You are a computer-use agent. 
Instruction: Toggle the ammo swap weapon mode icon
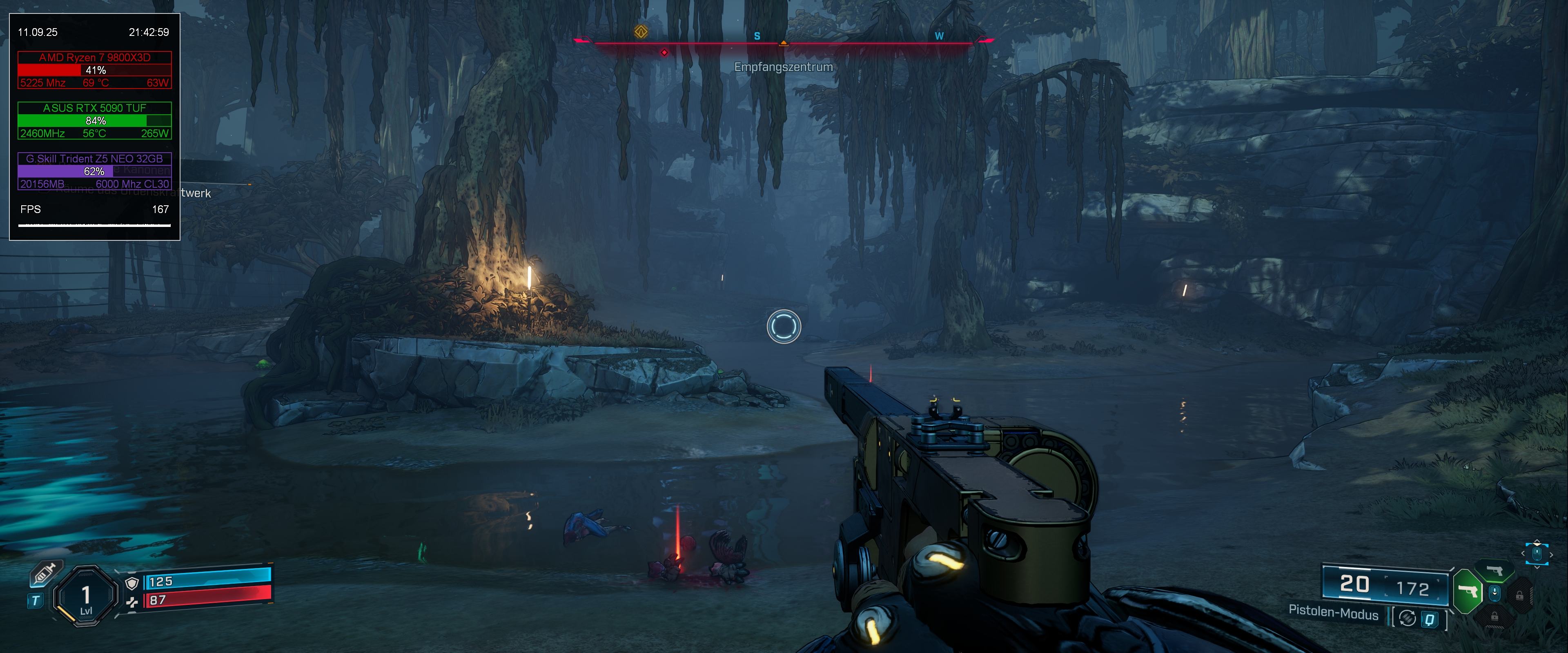(x=1407, y=618)
